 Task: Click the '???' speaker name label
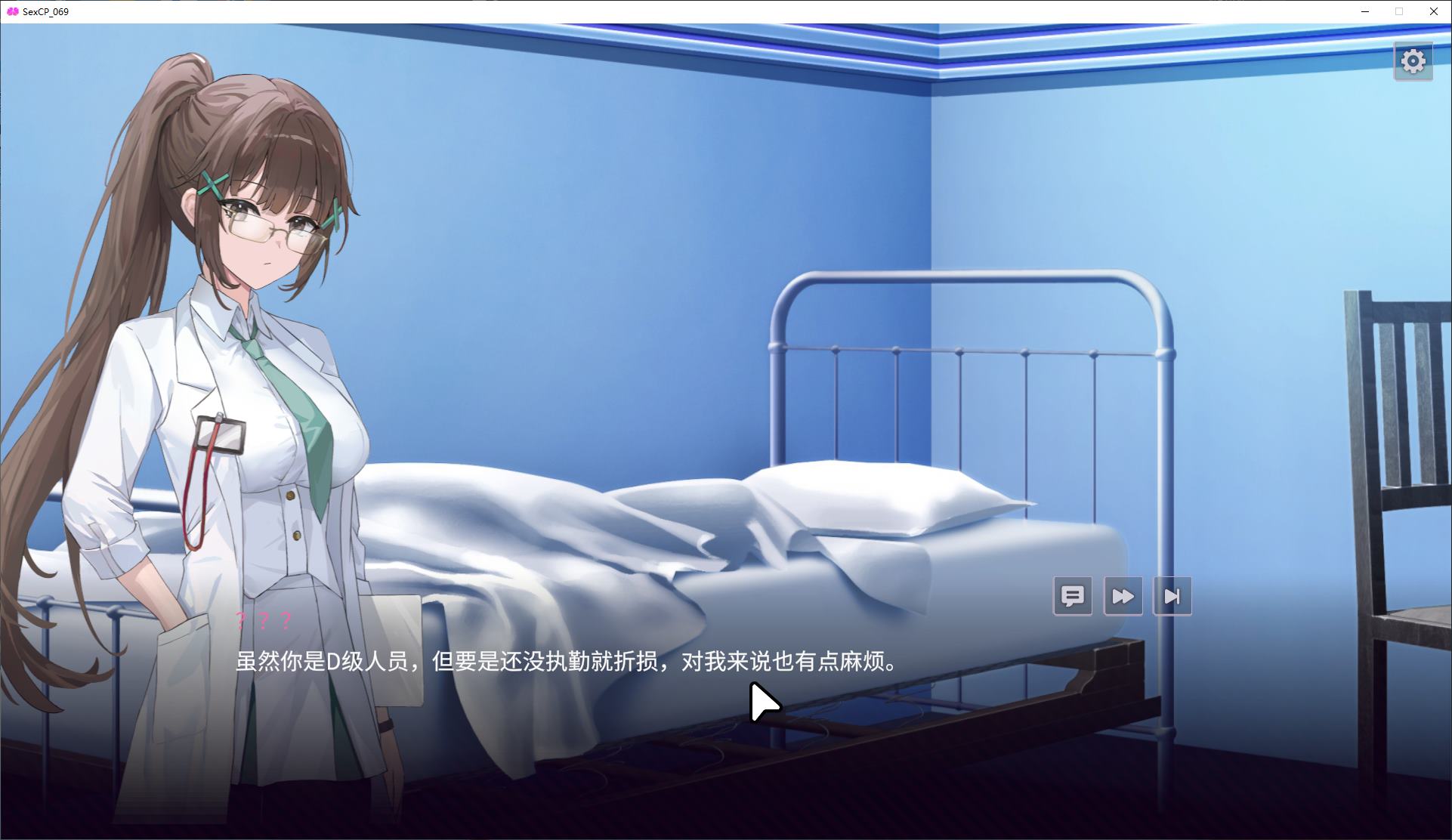261,622
